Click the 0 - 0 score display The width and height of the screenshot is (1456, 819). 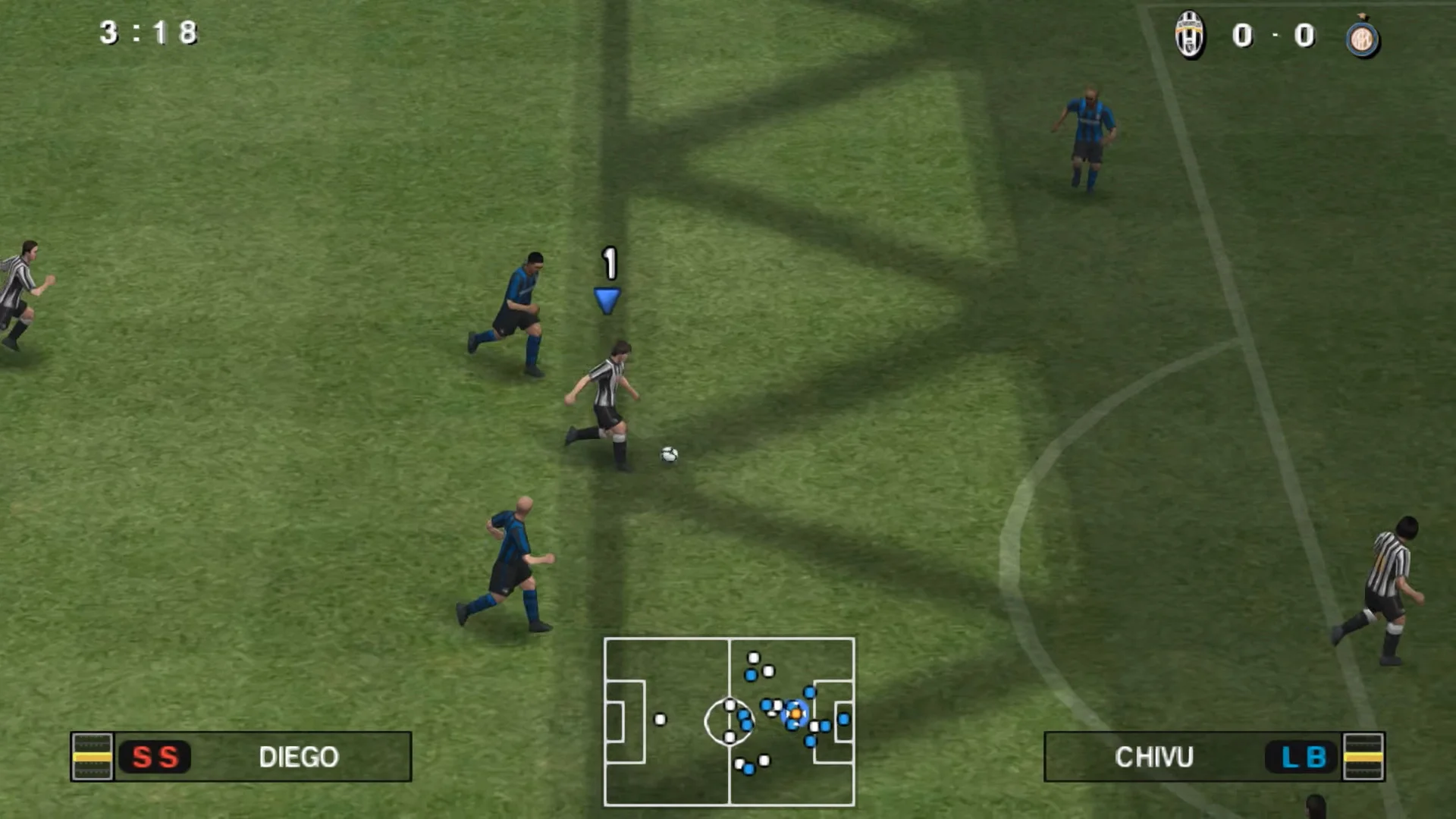1276,35
